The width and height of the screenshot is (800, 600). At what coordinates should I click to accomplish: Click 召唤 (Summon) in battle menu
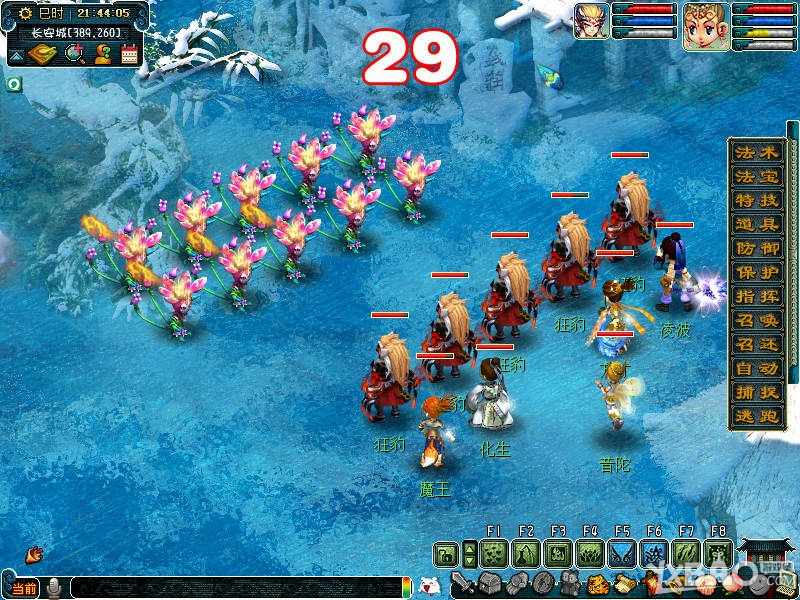pos(756,321)
